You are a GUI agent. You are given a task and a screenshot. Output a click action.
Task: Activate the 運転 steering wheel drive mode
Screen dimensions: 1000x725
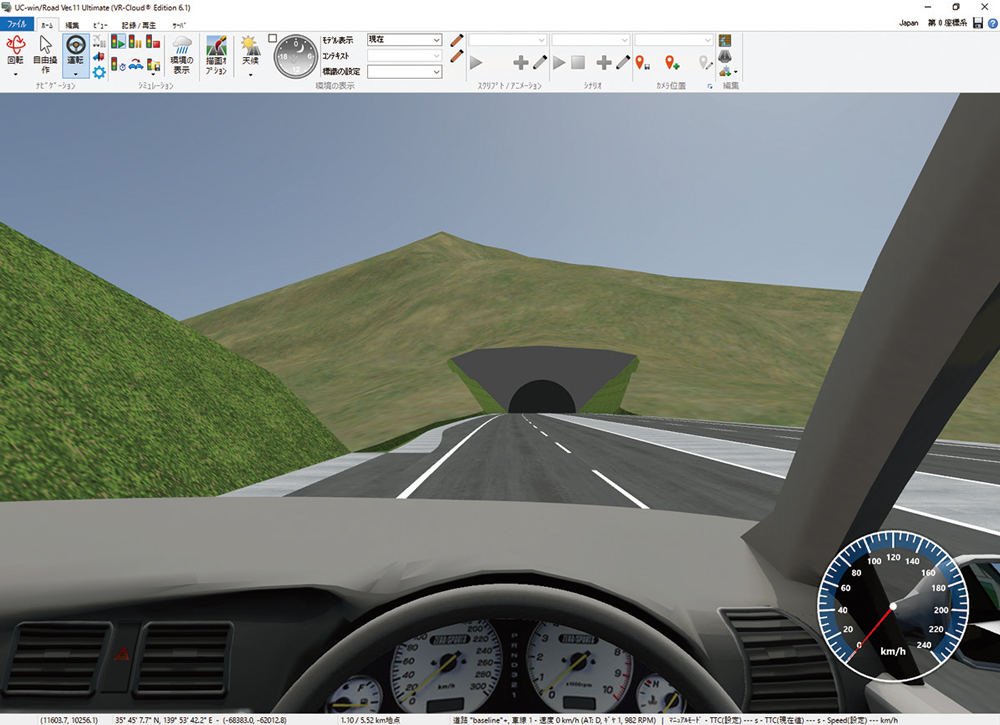[x=75, y=54]
